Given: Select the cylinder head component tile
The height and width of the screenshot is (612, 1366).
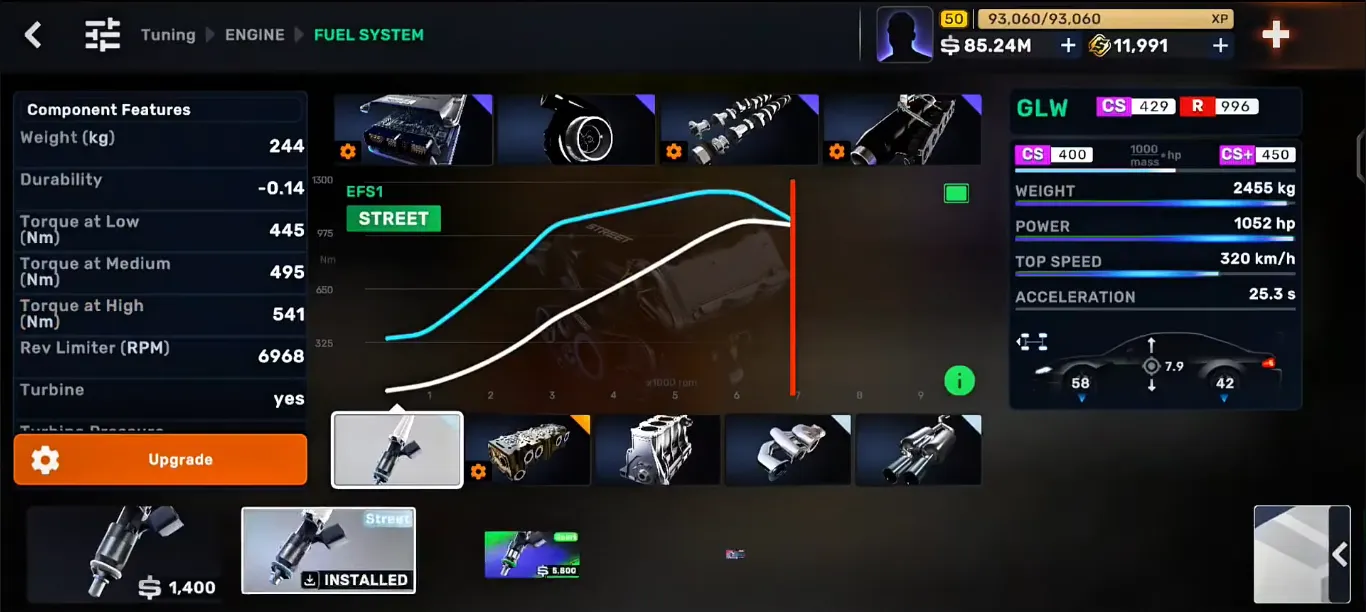Looking at the screenshot, I should [528, 450].
